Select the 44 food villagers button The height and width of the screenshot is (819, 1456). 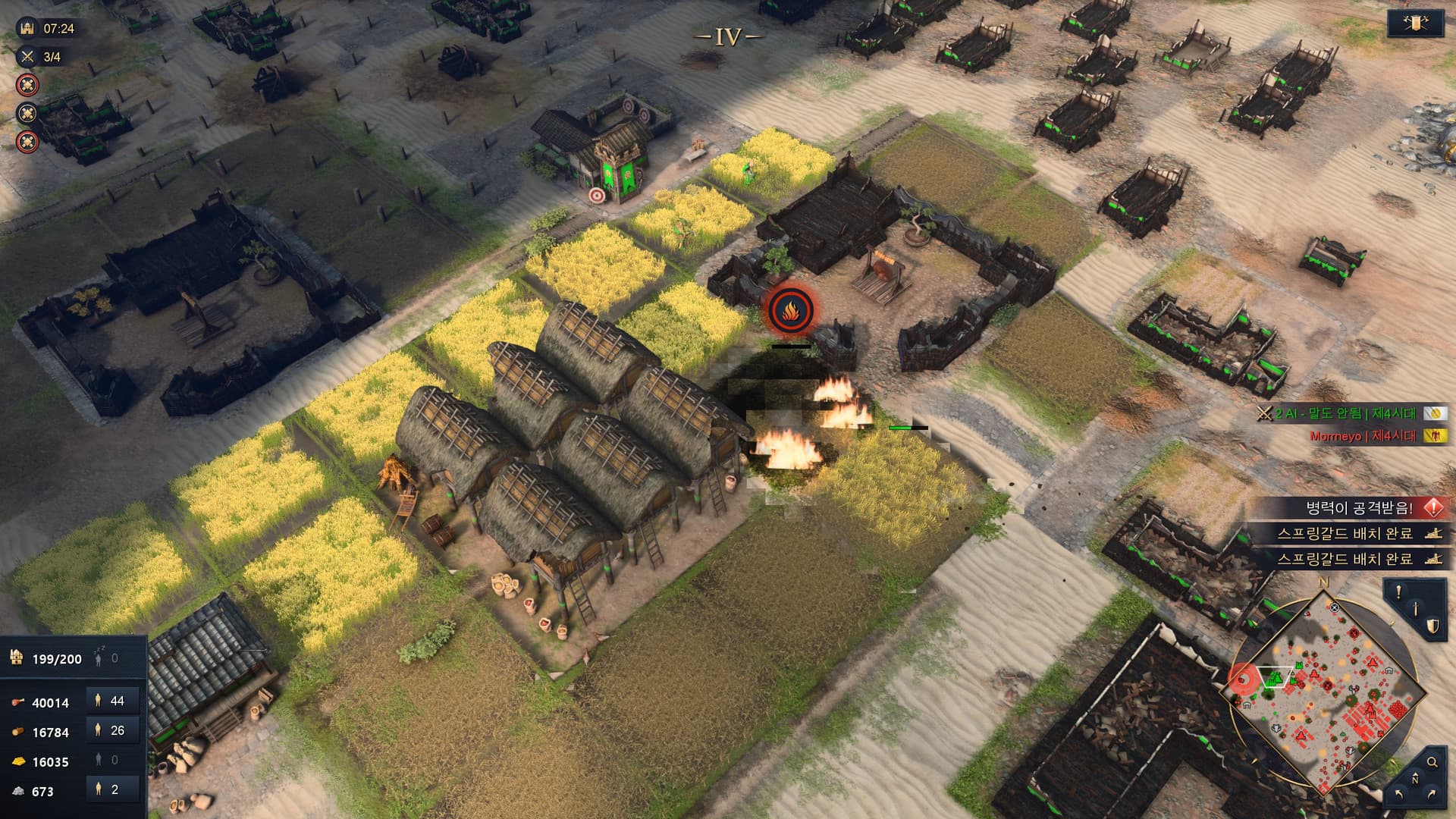pyautogui.click(x=113, y=701)
